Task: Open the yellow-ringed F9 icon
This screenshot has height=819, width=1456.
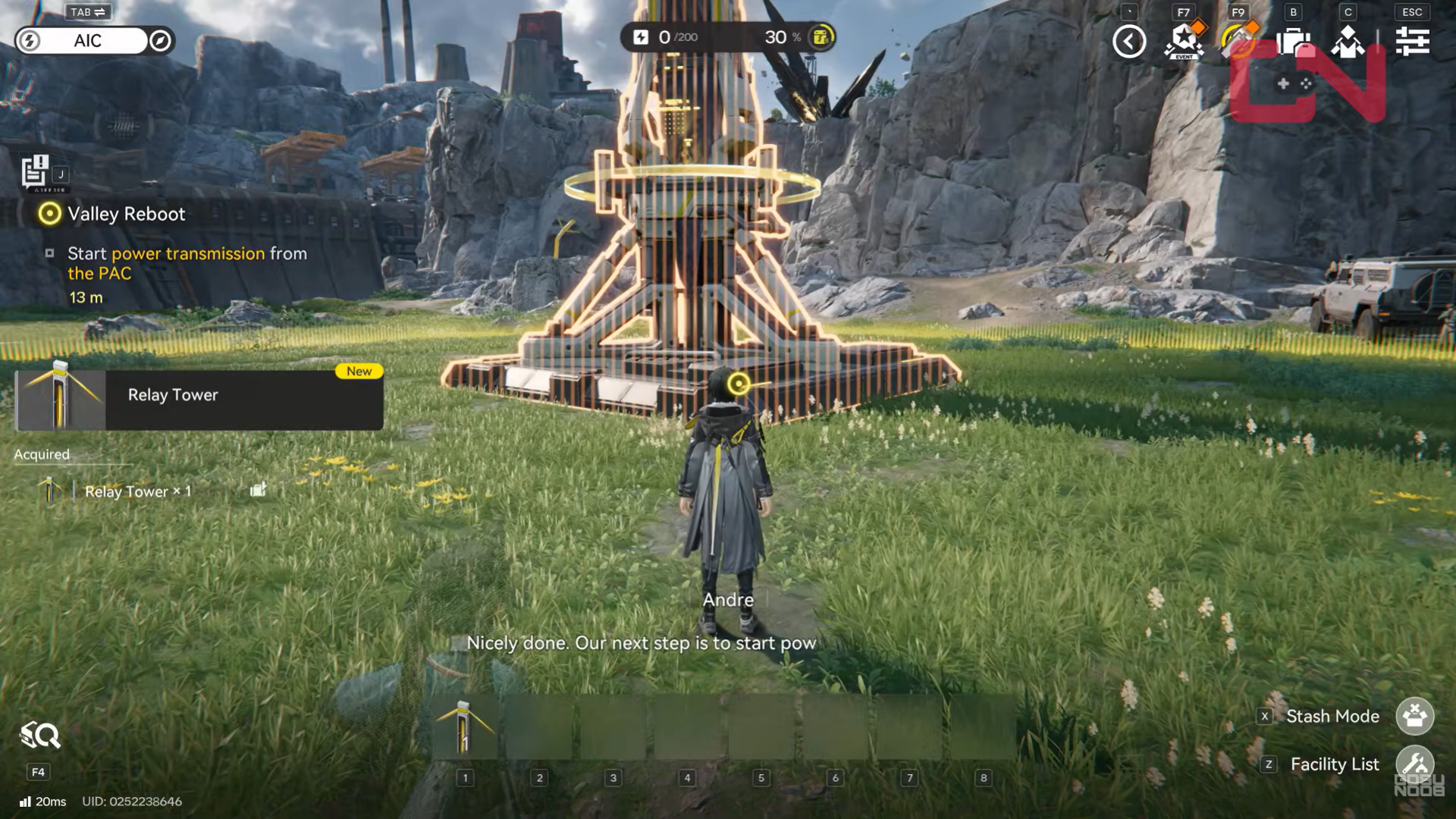Action: tap(1238, 41)
